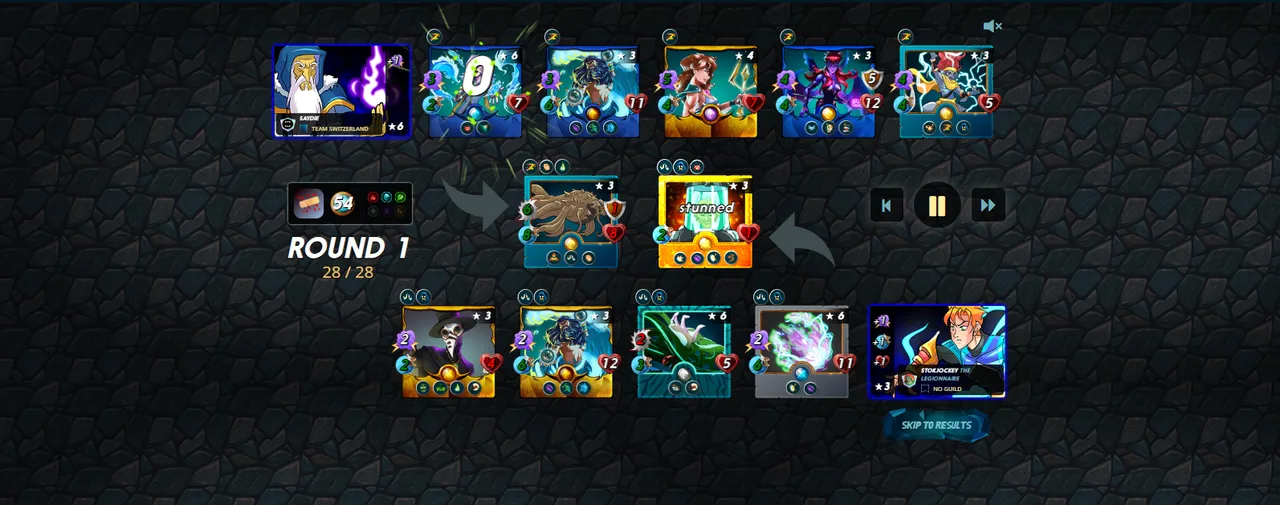Image resolution: width=1280 pixels, height=505 pixels.
Task: Select the tan kraken monster card
Action: coord(571,221)
